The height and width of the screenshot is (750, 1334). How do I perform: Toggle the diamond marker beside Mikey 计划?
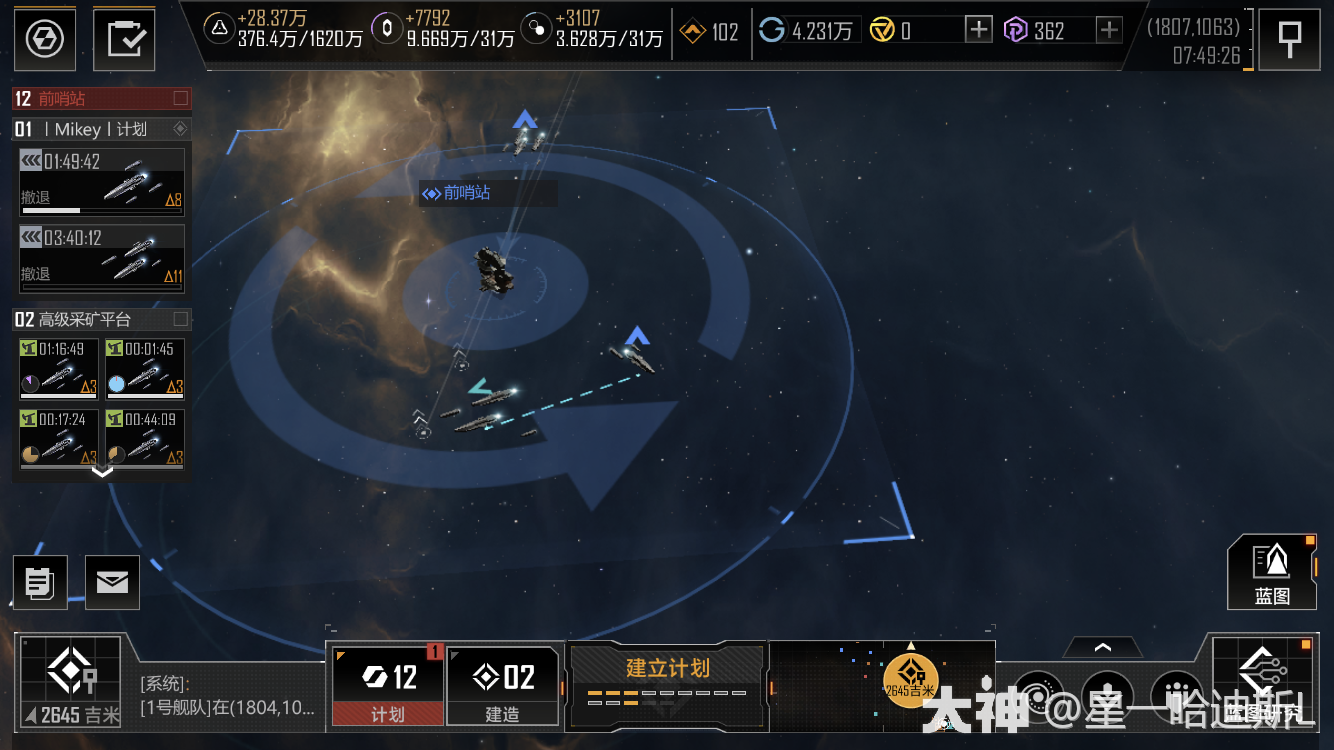tap(182, 128)
